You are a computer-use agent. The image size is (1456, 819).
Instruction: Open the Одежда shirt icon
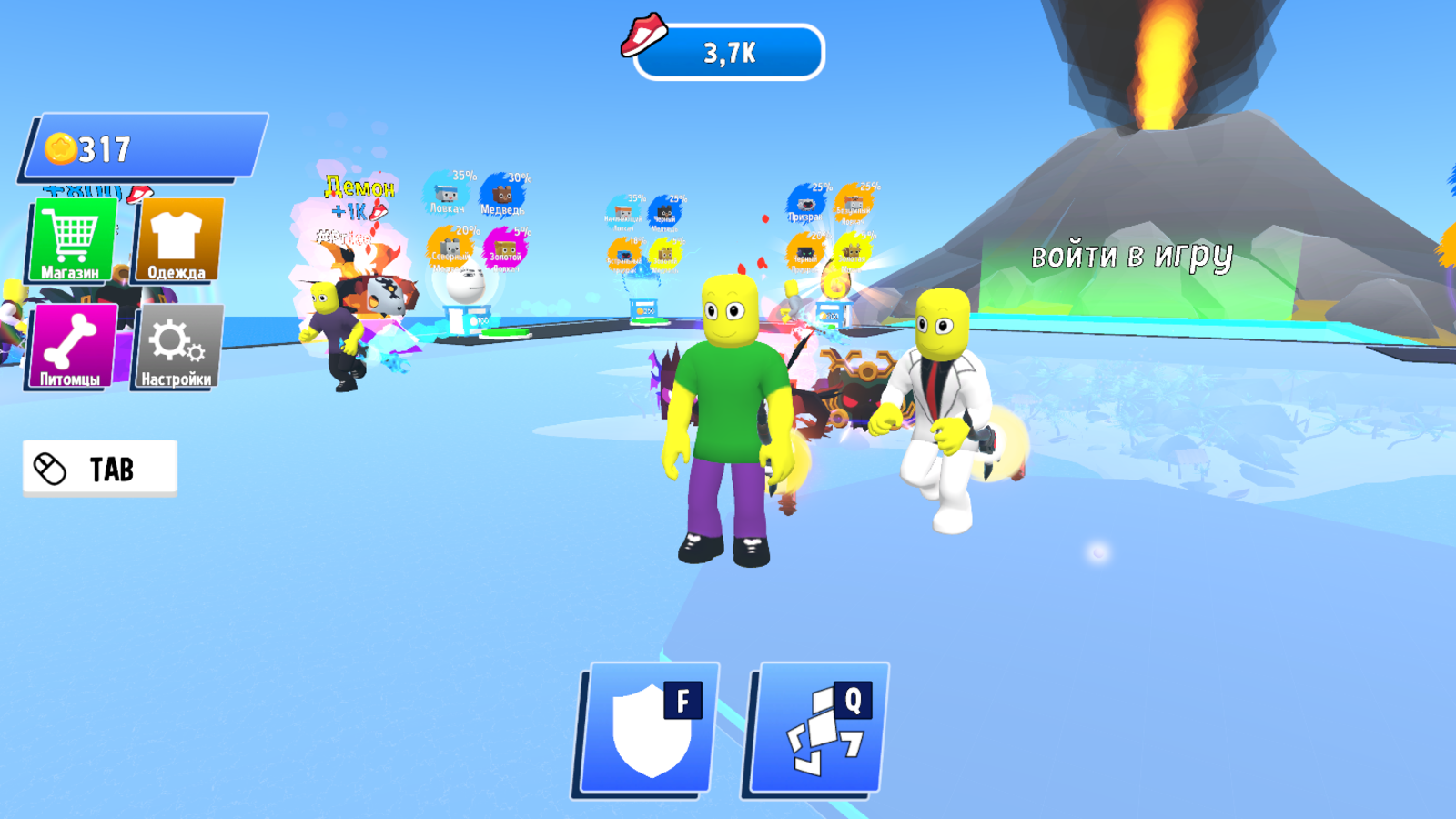coord(178,235)
